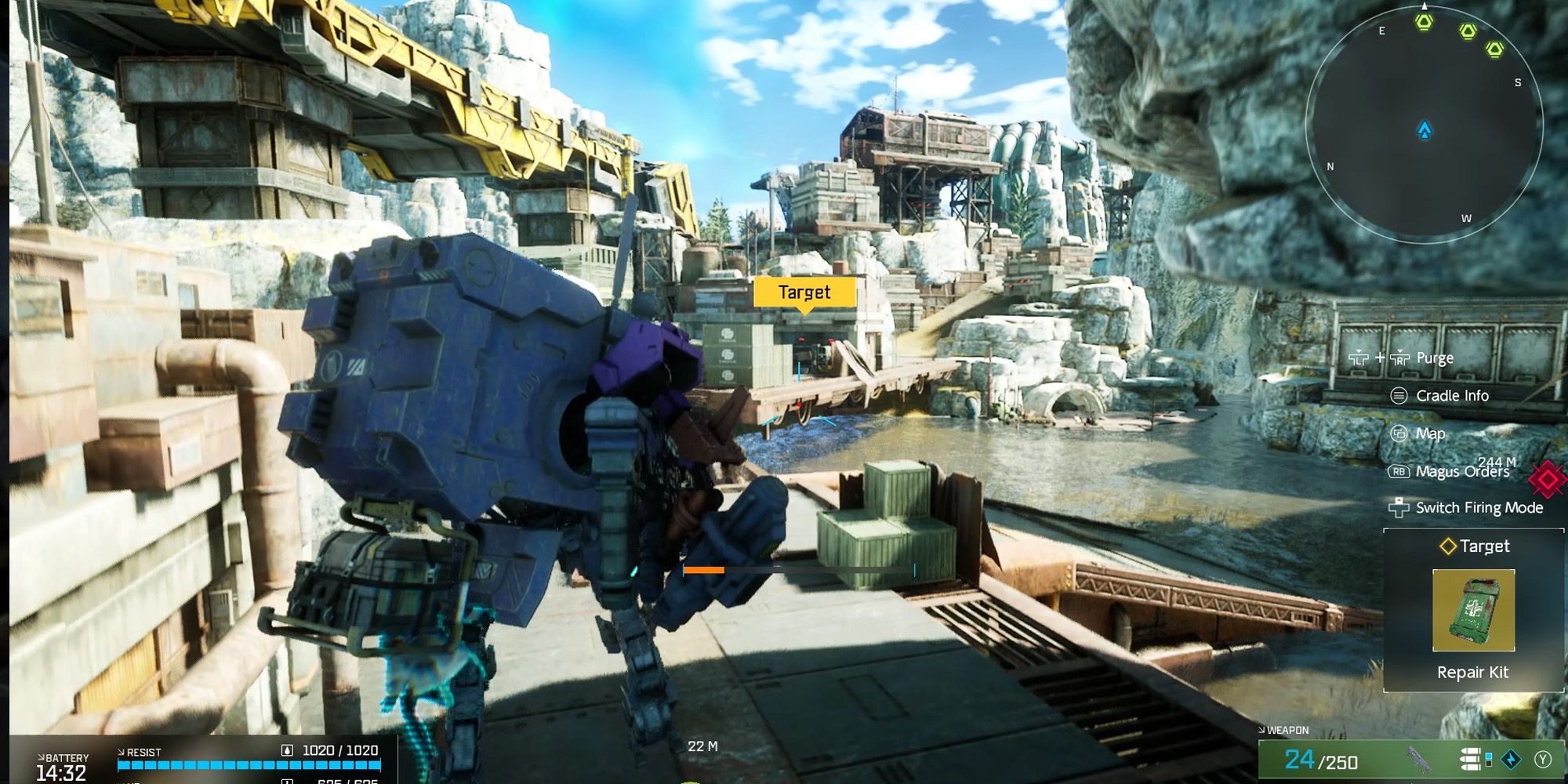Select the Cradle Info menu icon
Screen dimensions: 1568x784
click(x=1398, y=396)
